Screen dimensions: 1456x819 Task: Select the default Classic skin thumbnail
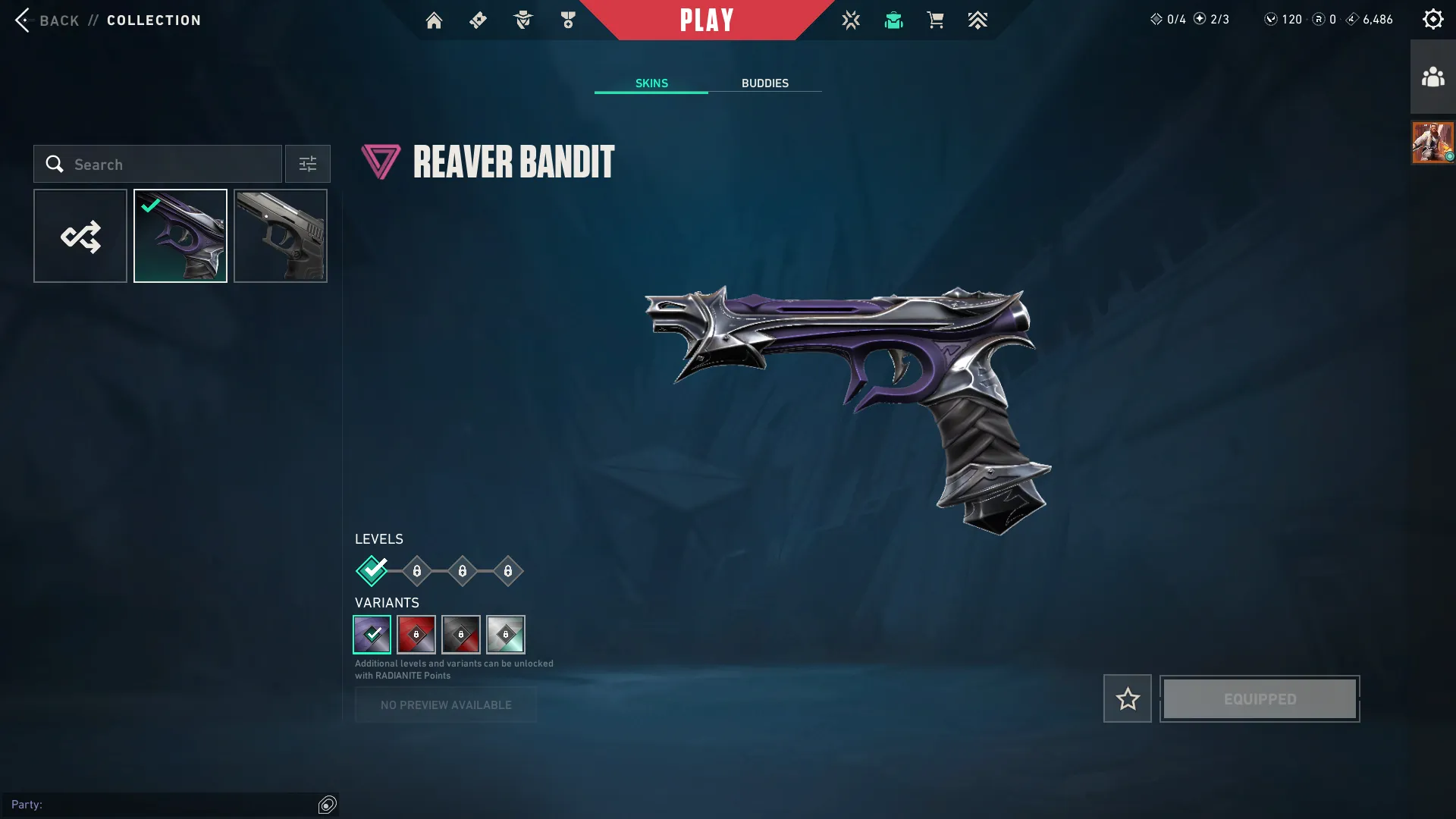[x=280, y=235]
